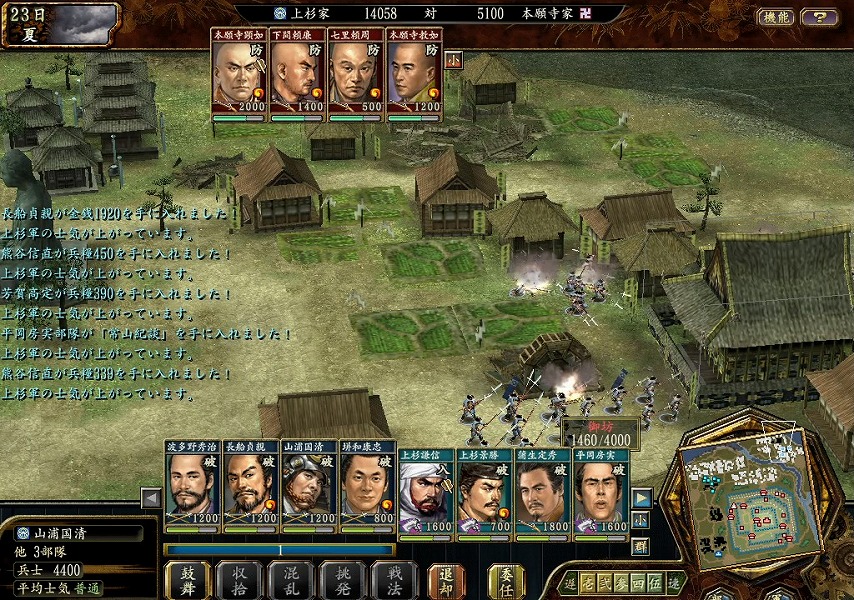Image resolution: width=854 pixels, height=600 pixels.
Task: Select enemy officer 本願寺顕如 portrait
Action: 238,74
